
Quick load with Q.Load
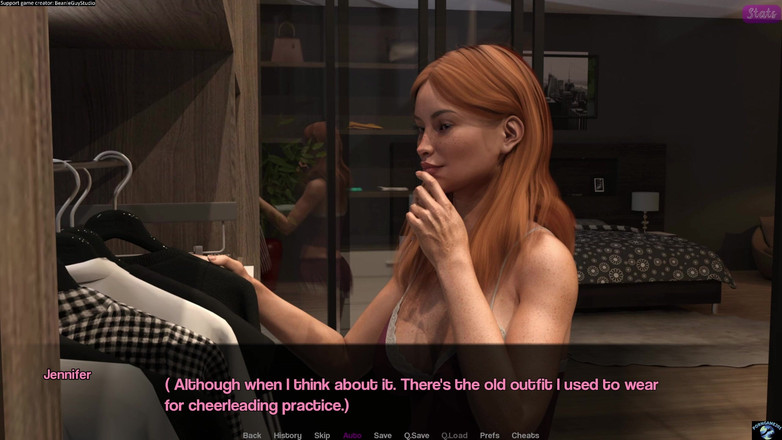tap(454, 435)
